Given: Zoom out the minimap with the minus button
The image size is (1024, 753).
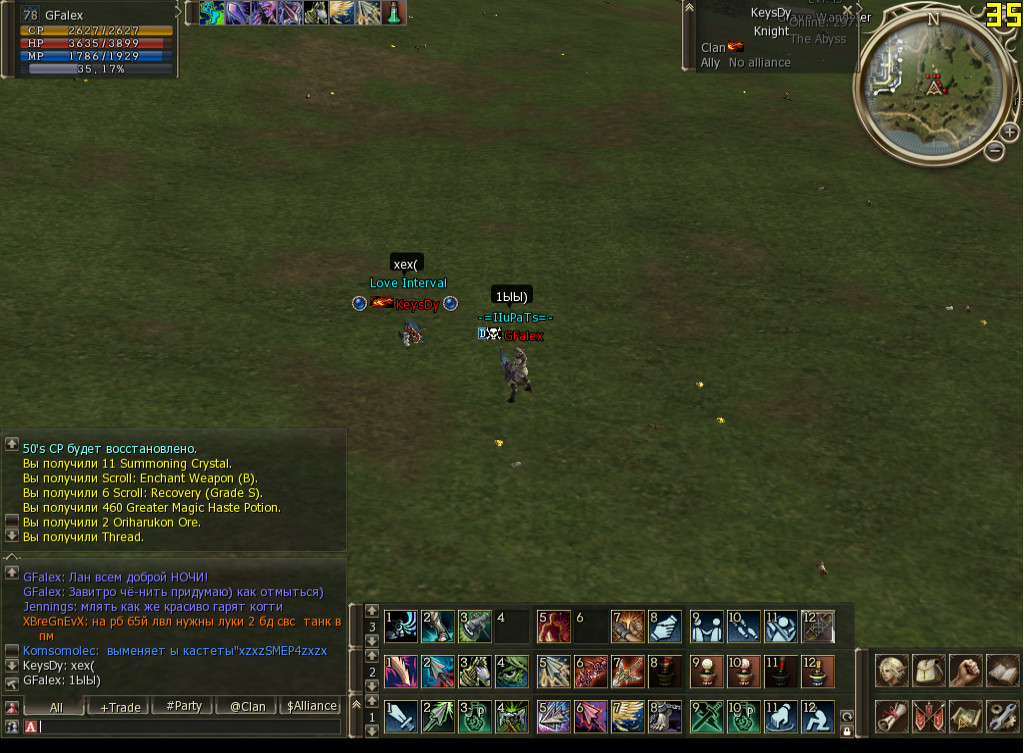Looking at the screenshot, I should tap(994, 151).
